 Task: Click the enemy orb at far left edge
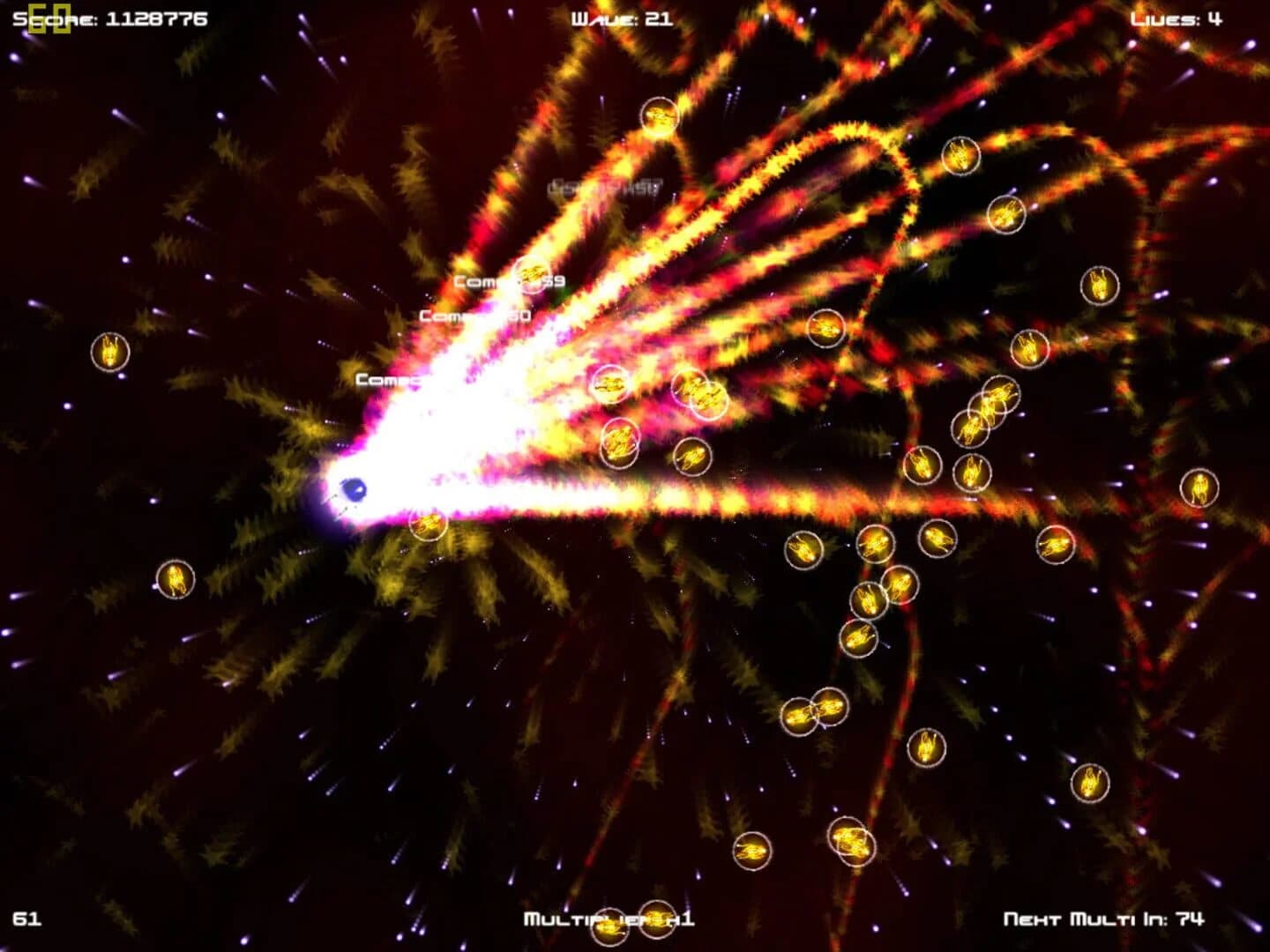[x=109, y=353]
